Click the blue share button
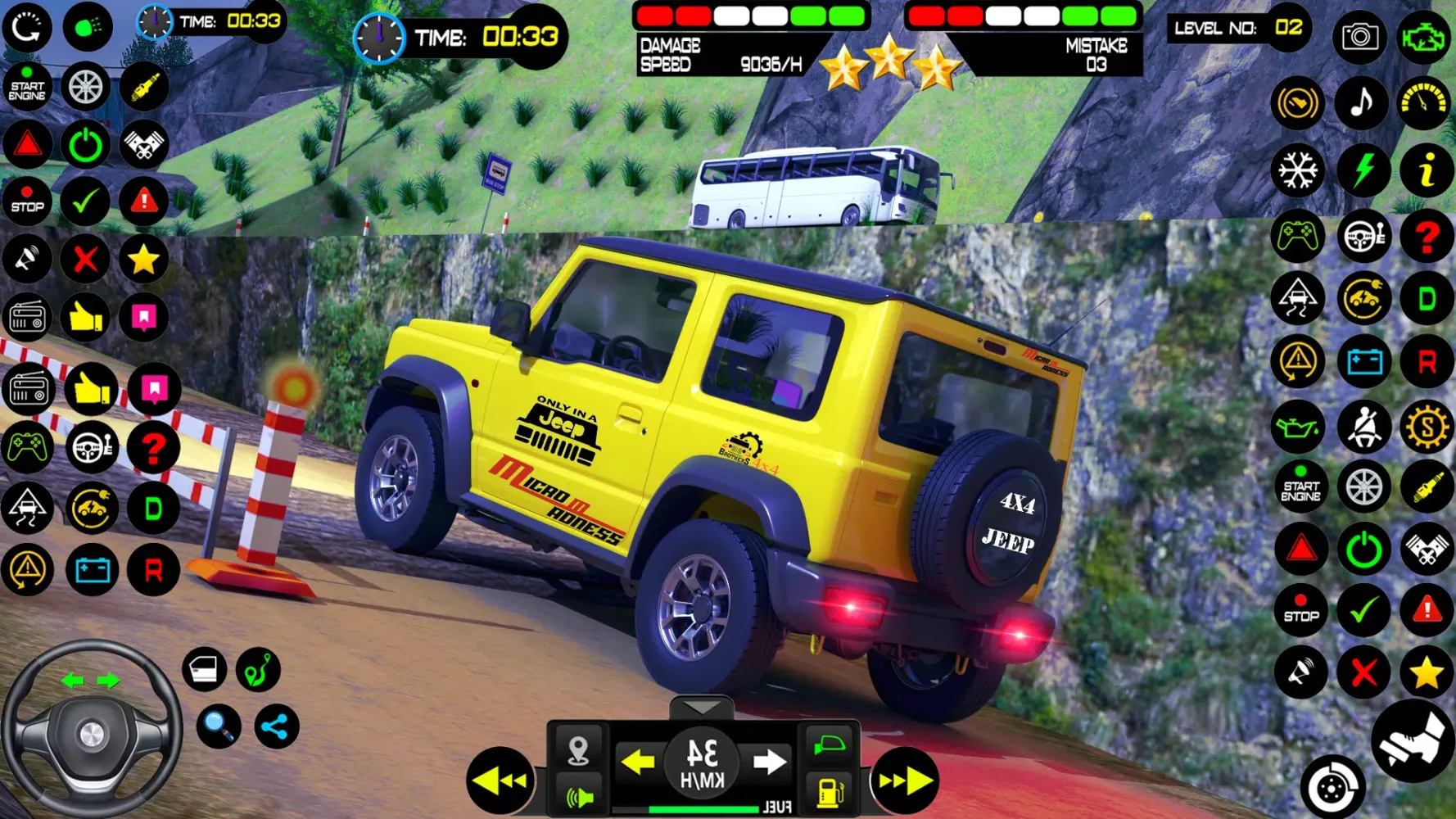 [276, 726]
